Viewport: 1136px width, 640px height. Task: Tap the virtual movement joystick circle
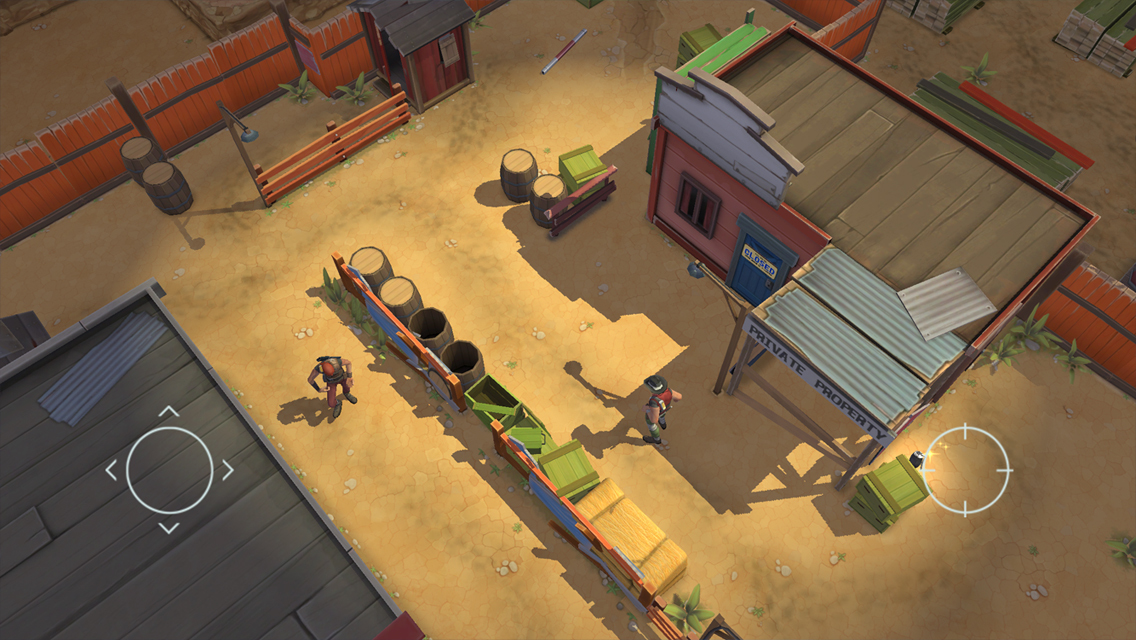pyautogui.click(x=169, y=469)
